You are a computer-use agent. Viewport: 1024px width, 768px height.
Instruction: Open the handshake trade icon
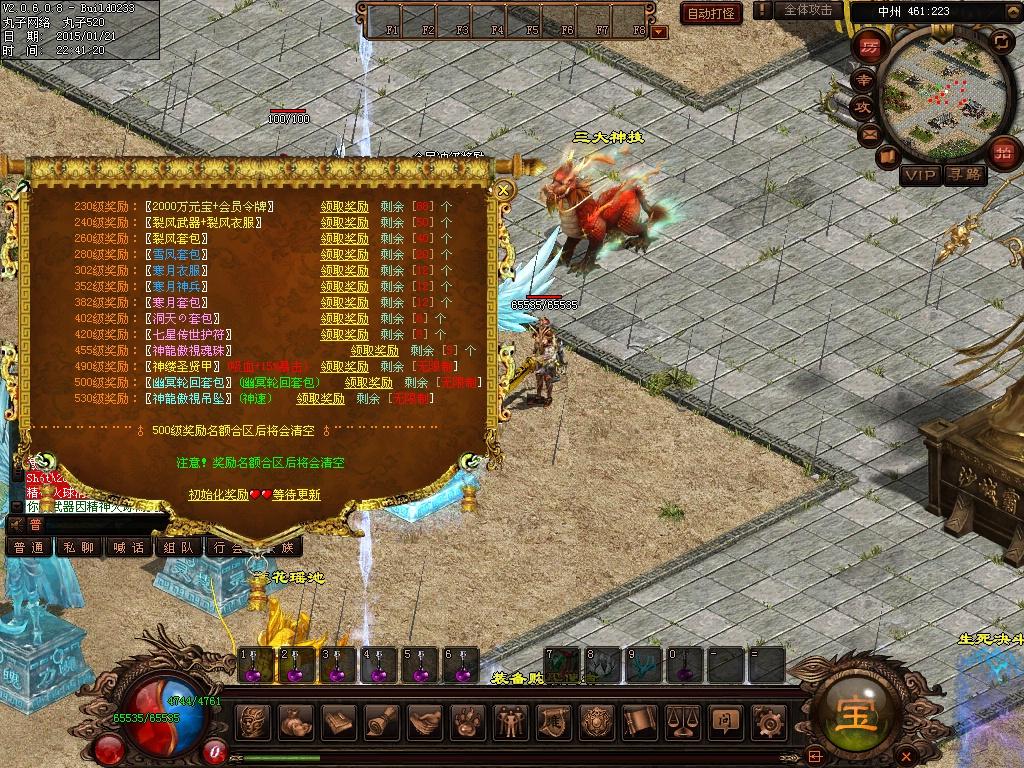point(426,720)
